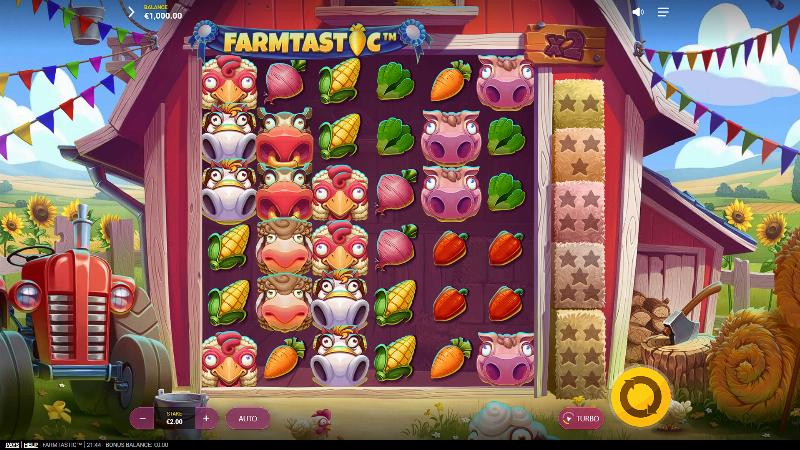
Task: Enable Turbo mode
Action: 581,419
